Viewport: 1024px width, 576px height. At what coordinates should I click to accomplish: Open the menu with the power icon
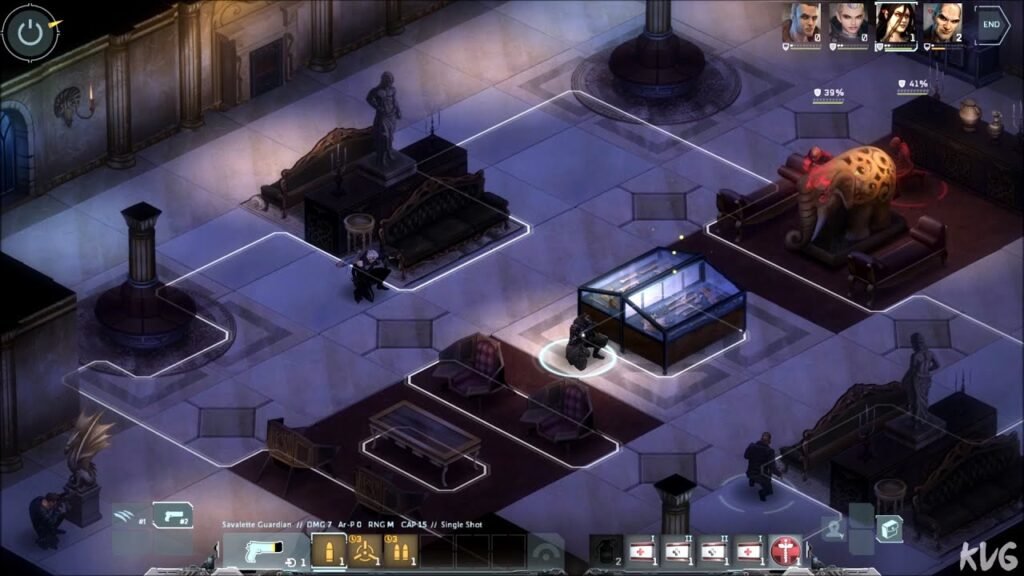30,32
